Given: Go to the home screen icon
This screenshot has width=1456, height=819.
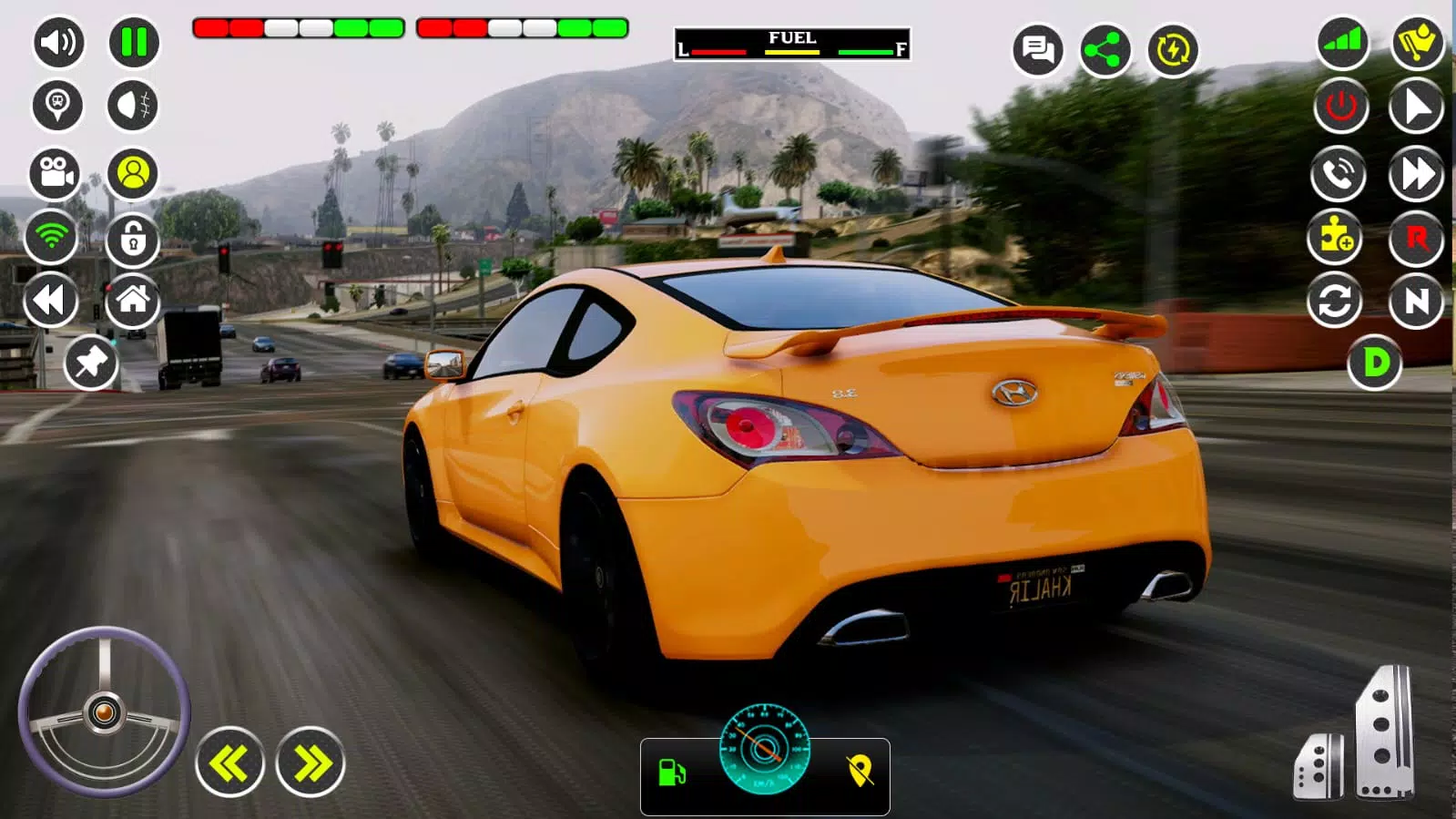Looking at the screenshot, I should (133, 300).
